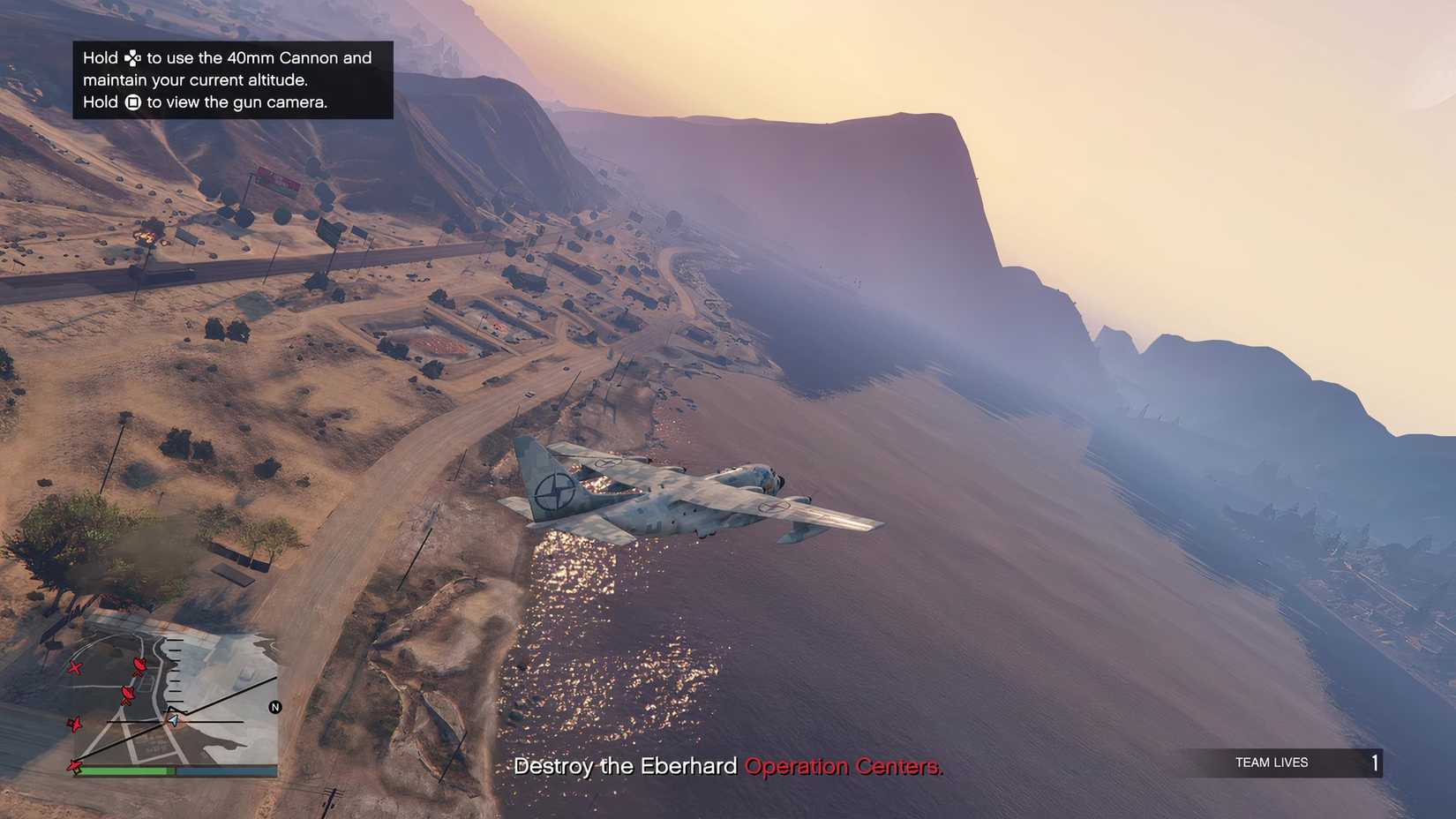This screenshot has width=1456, height=819.
Task: Expand the minimap view
Action: [176, 706]
